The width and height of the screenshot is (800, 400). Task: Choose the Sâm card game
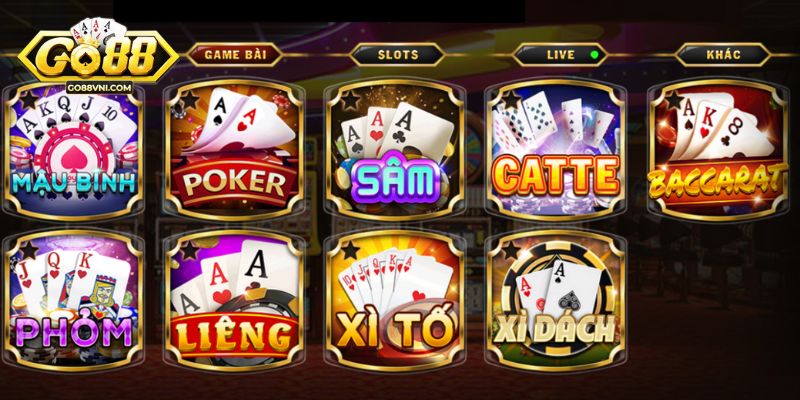[395, 150]
